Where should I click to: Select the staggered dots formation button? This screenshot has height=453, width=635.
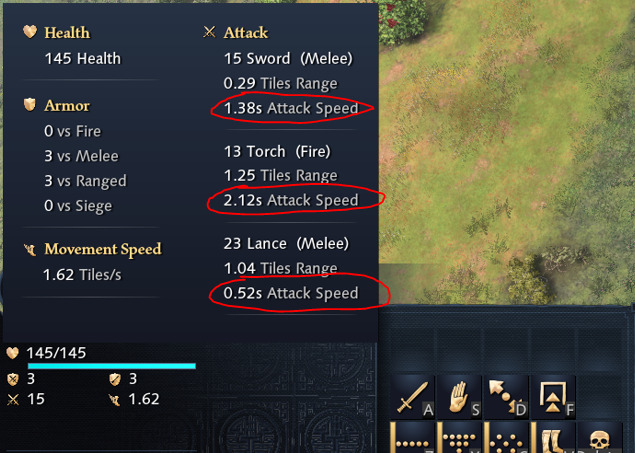coord(505,439)
